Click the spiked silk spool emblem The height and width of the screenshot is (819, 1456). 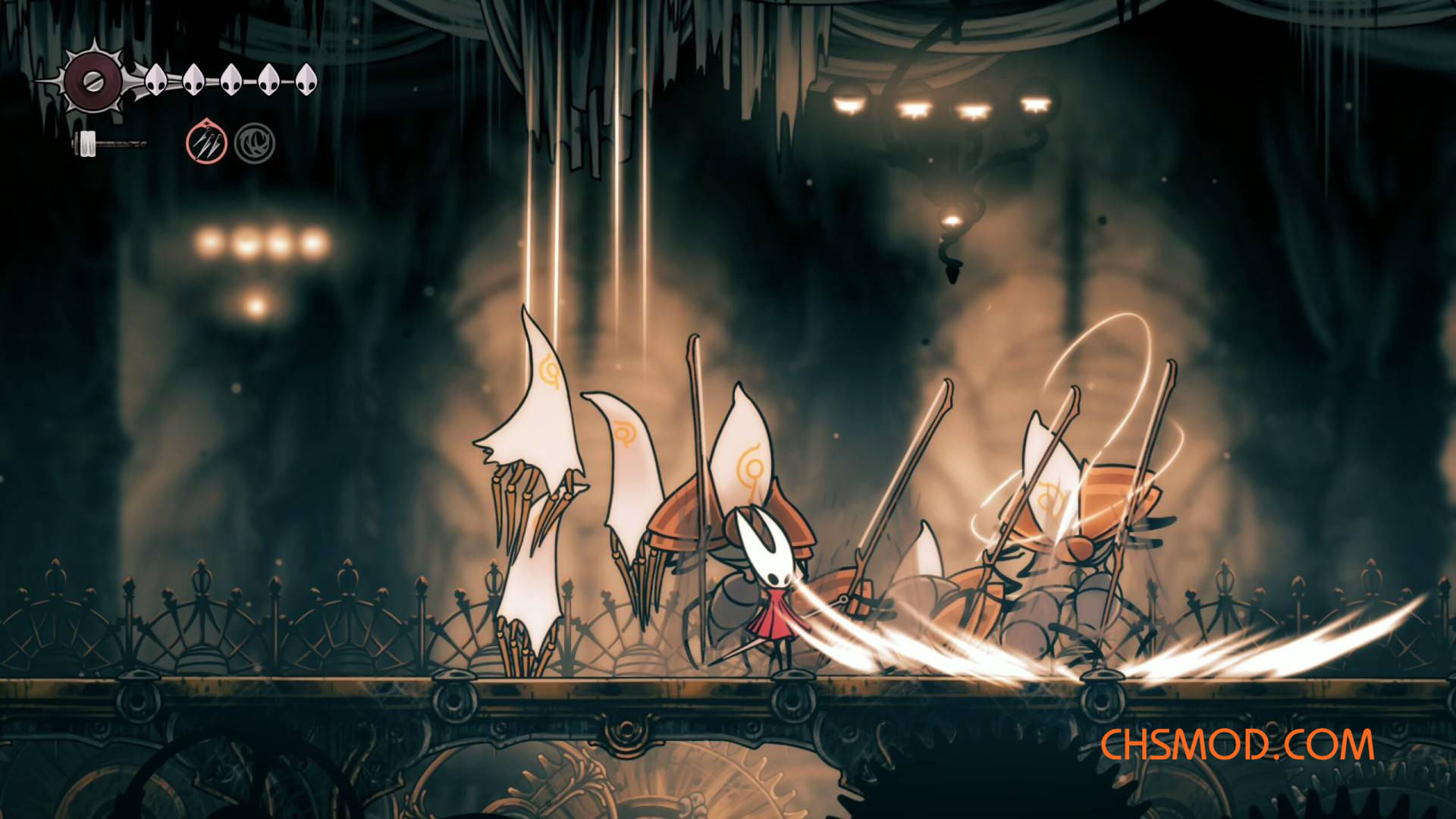point(93,82)
